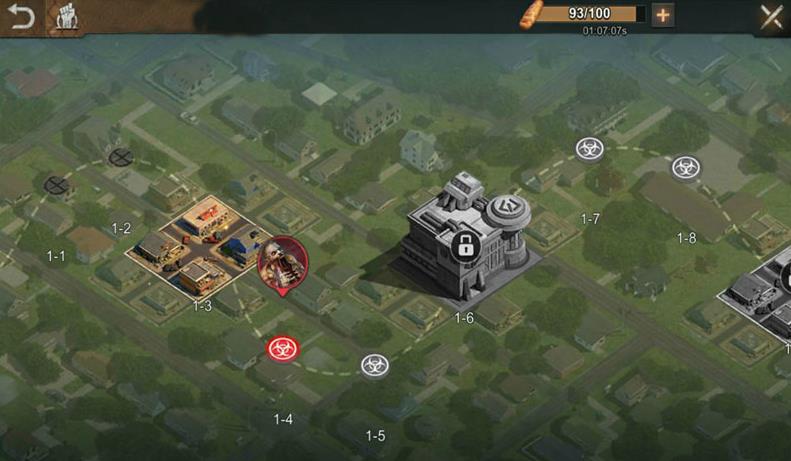Open the raised fist icon menu
Image resolution: width=791 pixels, height=461 pixels.
click(65, 17)
